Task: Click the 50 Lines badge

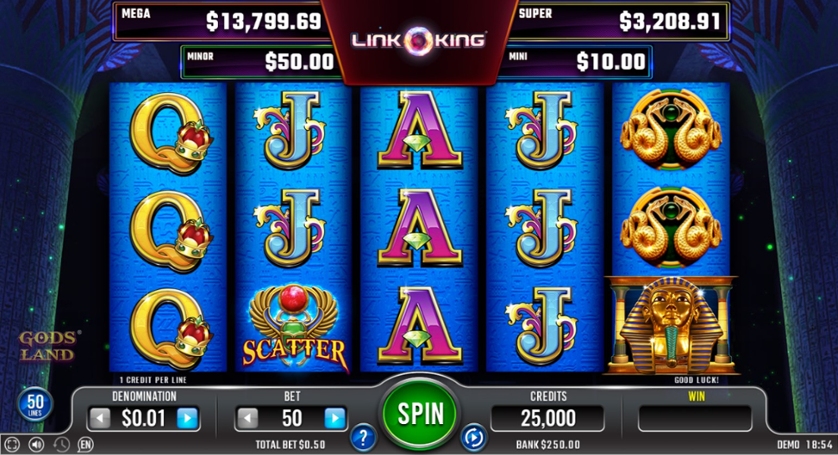Action: click(x=32, y=406)
